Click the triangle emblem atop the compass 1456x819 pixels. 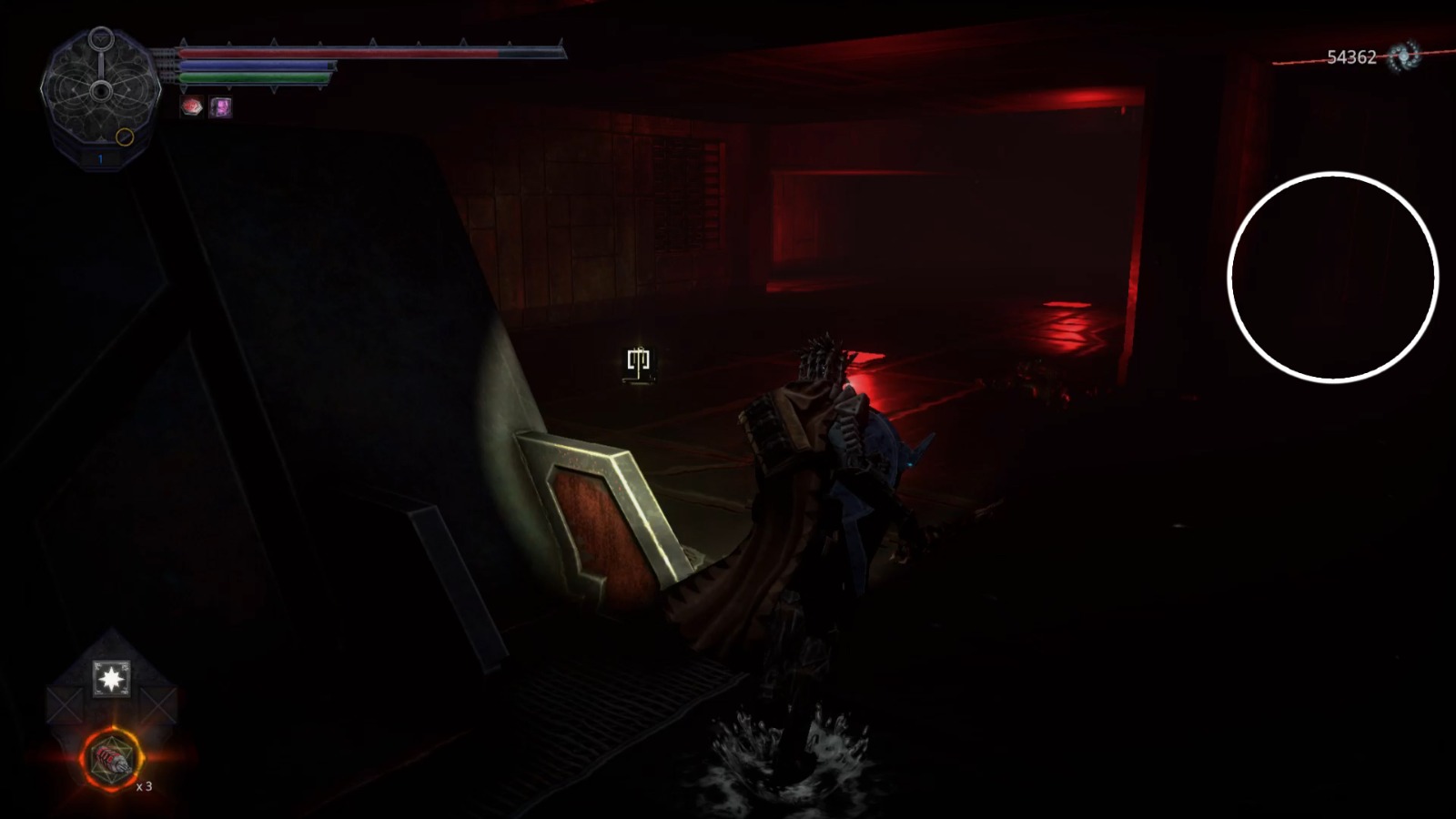[x=102, y=37]
